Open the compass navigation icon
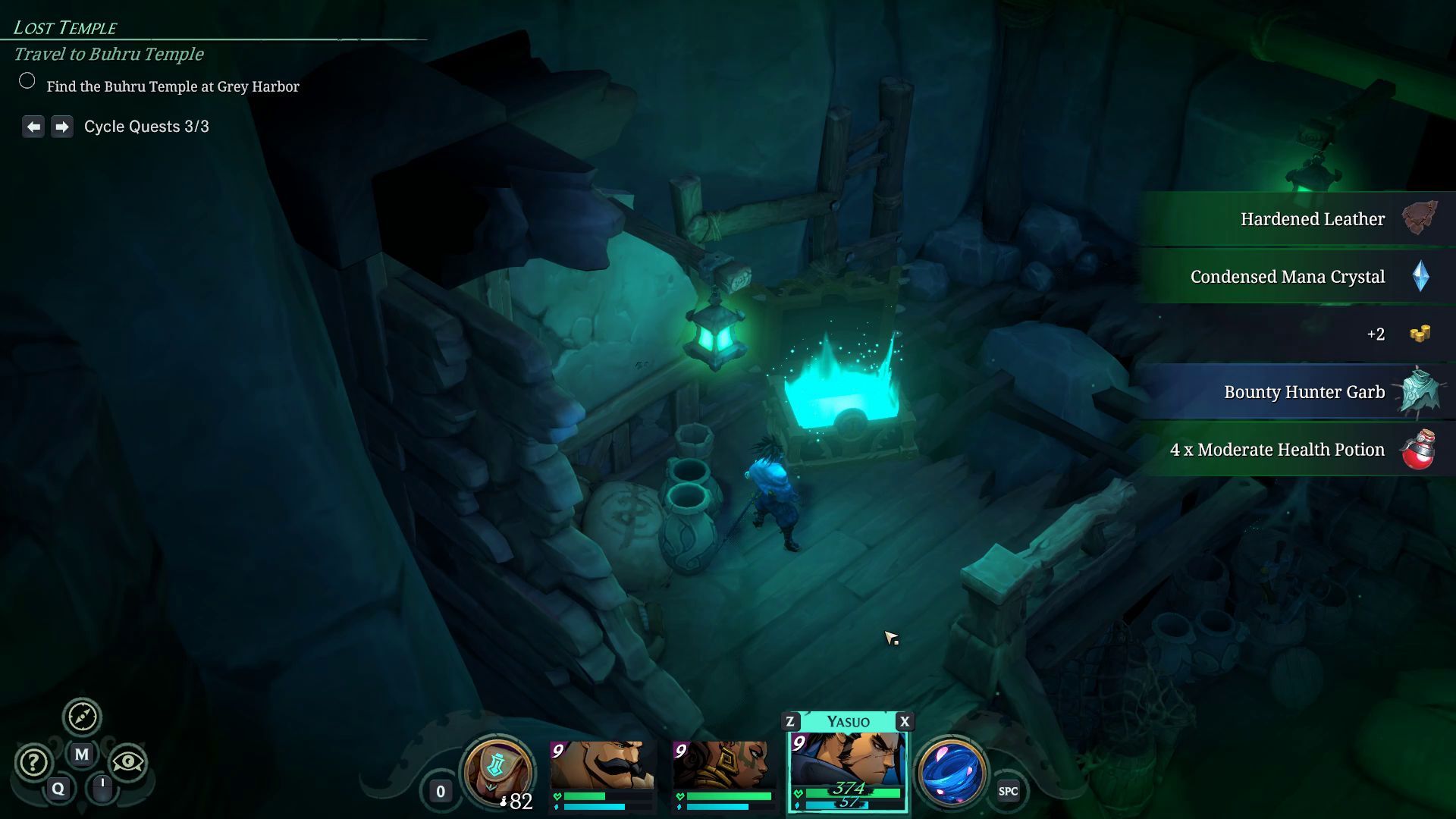 (83, 716)
